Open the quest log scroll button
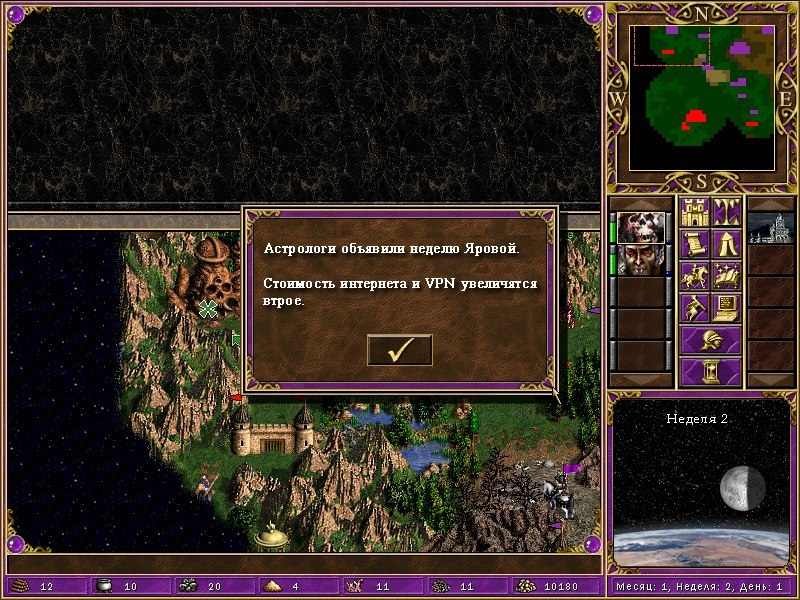800x600 pixels. coord(694,243)
